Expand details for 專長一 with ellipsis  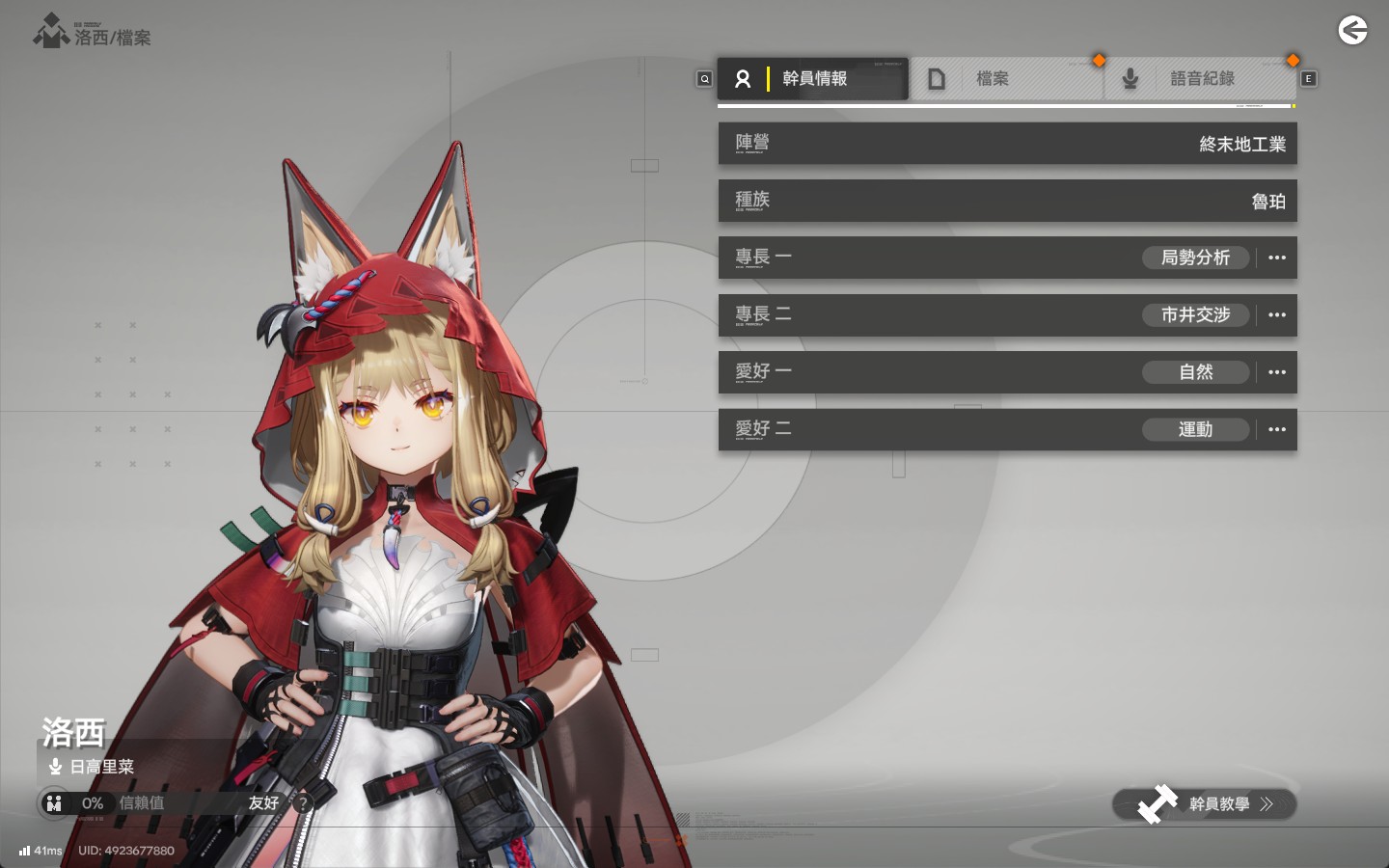pos(1277,258)
